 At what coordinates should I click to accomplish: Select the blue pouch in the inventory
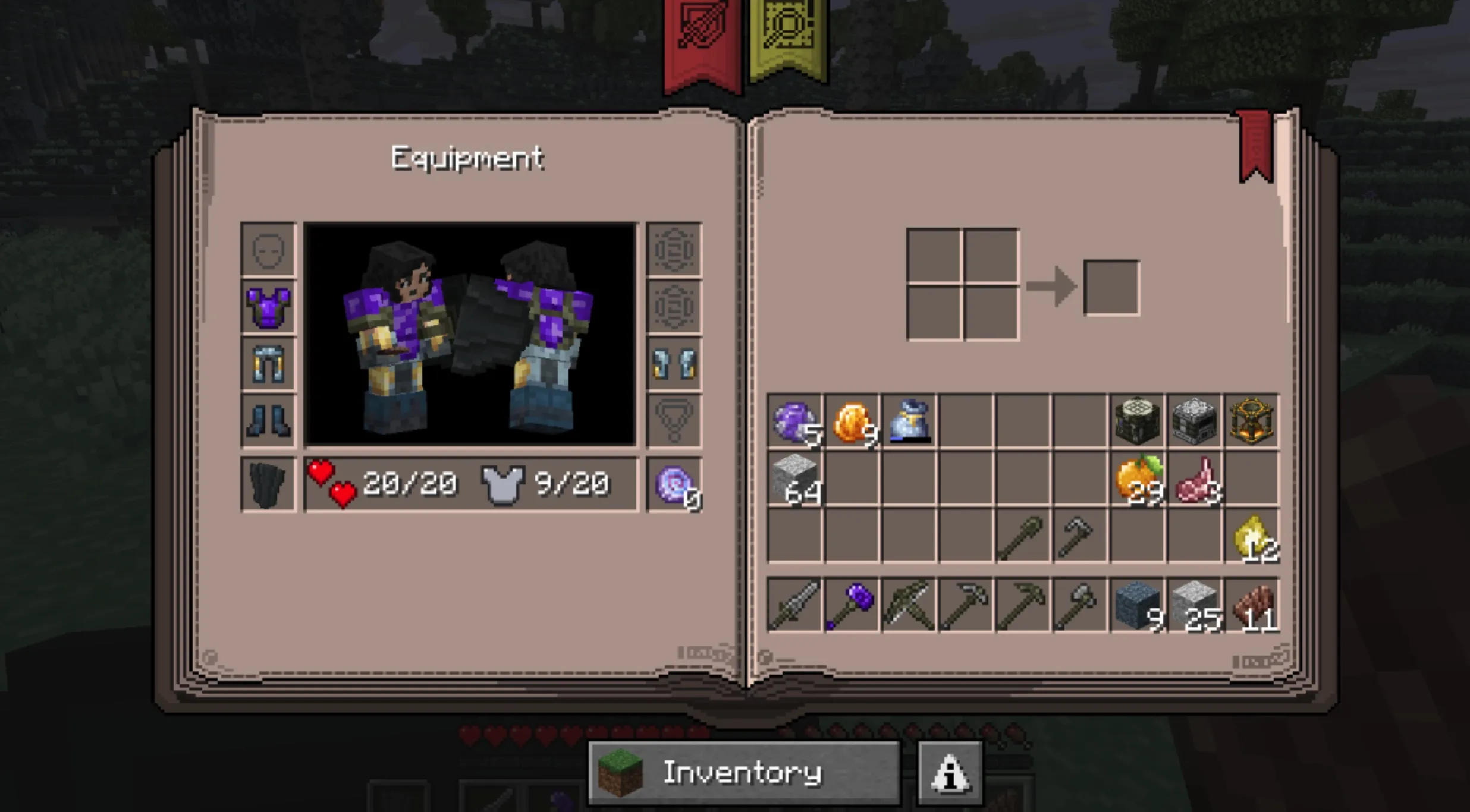pyautogui.click(x=909, y=421)
